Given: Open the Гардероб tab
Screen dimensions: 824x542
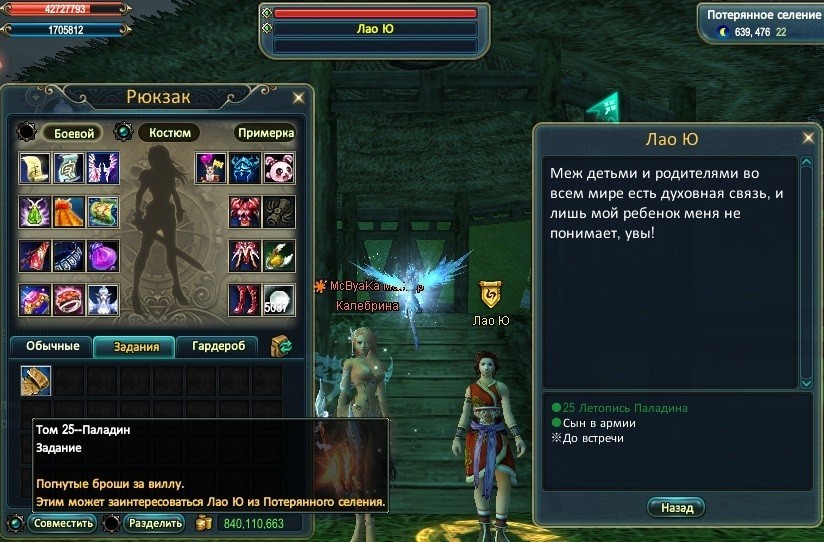Looking at the screenshot, I should point(217,347).
